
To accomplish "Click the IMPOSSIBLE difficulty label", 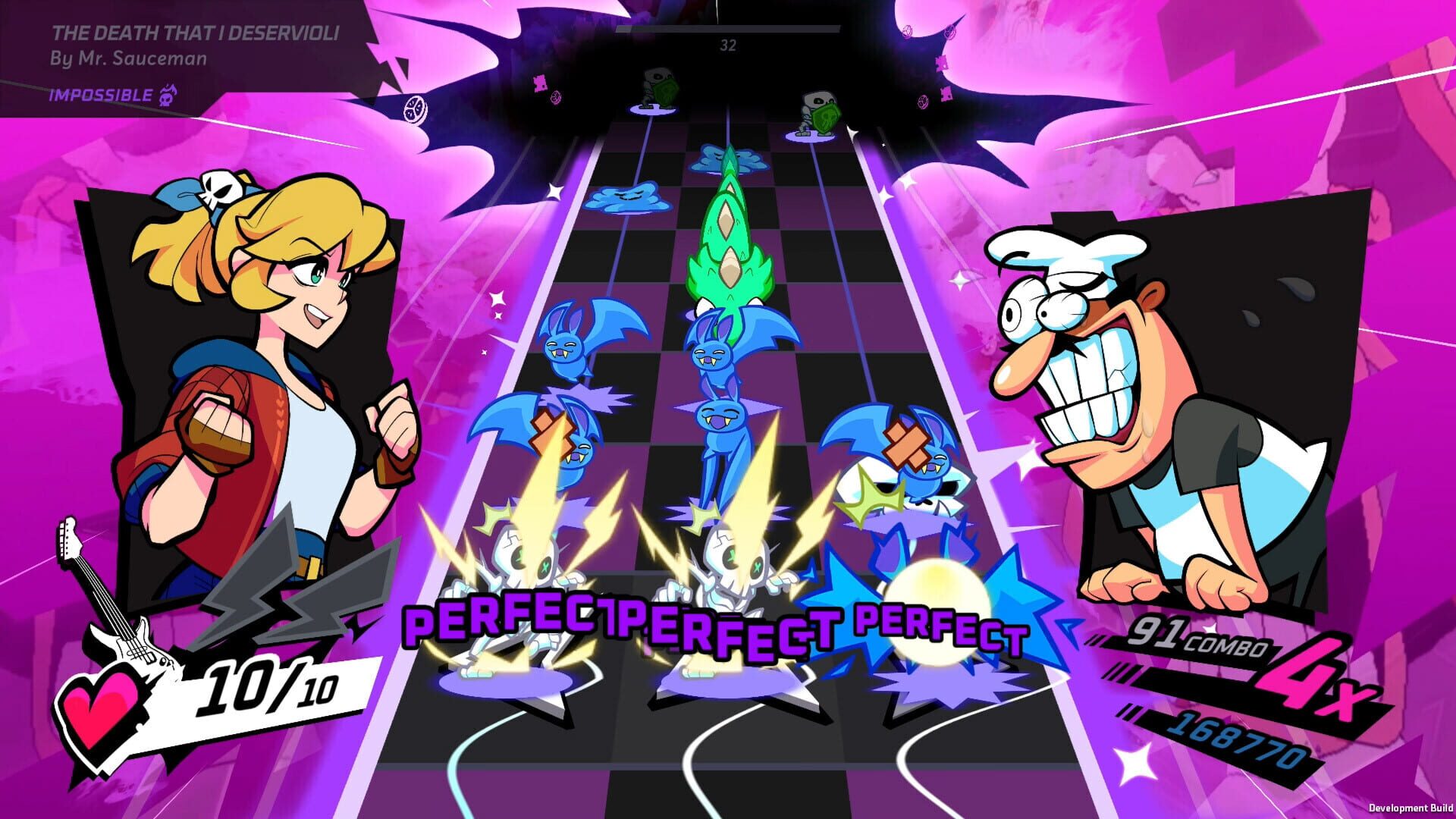I will [x=99, y=96].
